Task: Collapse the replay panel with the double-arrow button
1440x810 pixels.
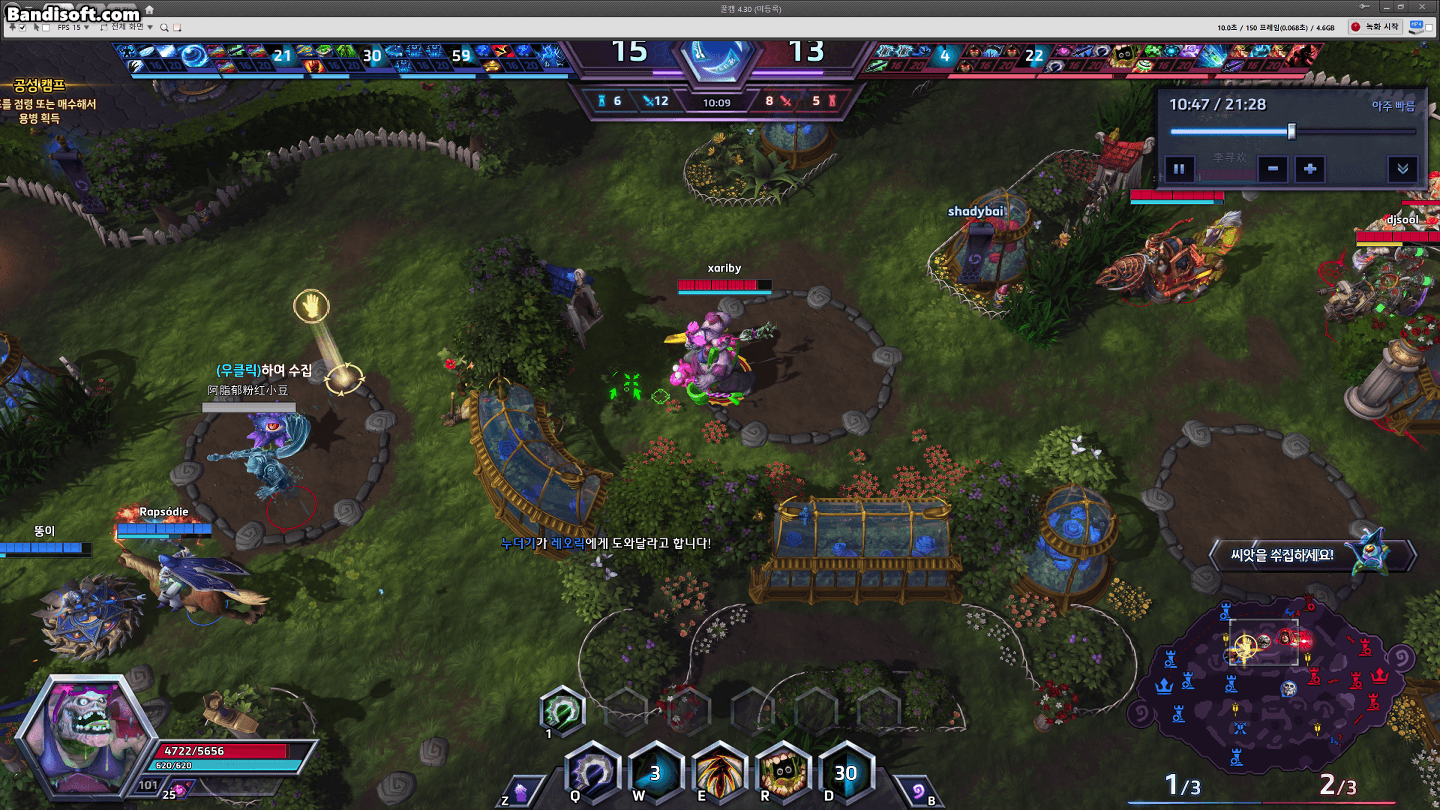Action: [1402, 169]
